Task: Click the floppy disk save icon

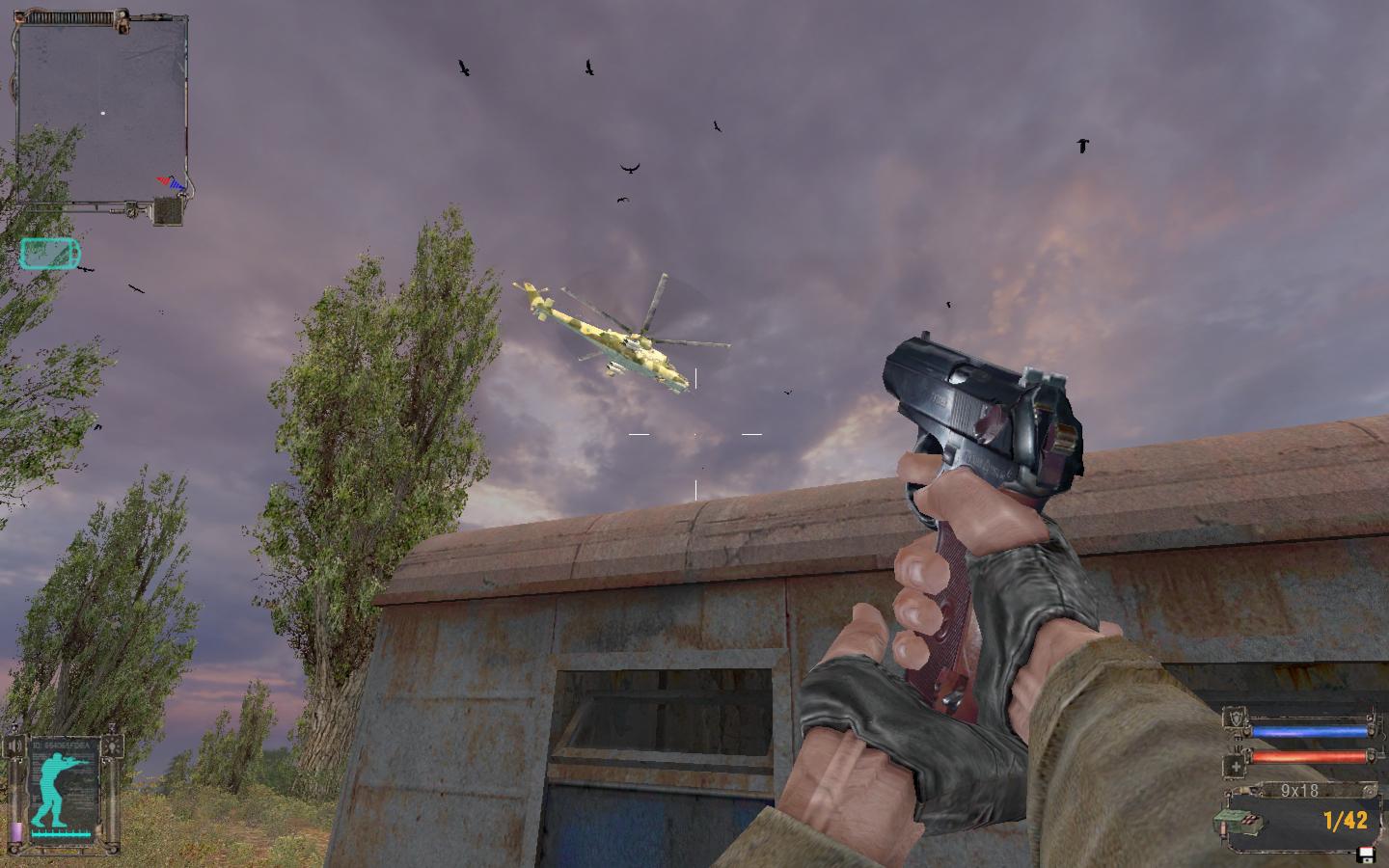Action: [x=1366, y=854]
